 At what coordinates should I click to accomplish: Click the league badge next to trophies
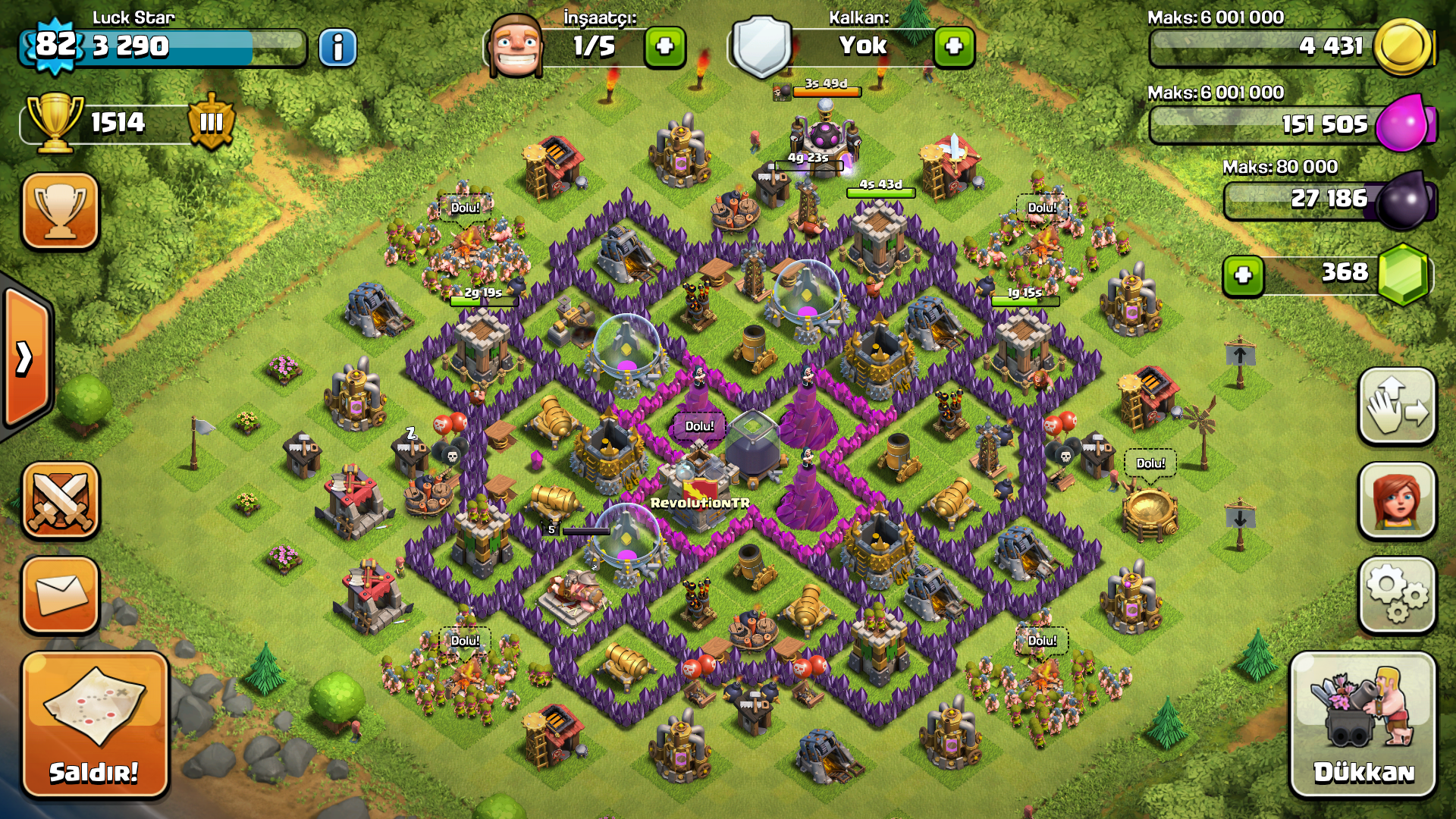tap(210, 123)
